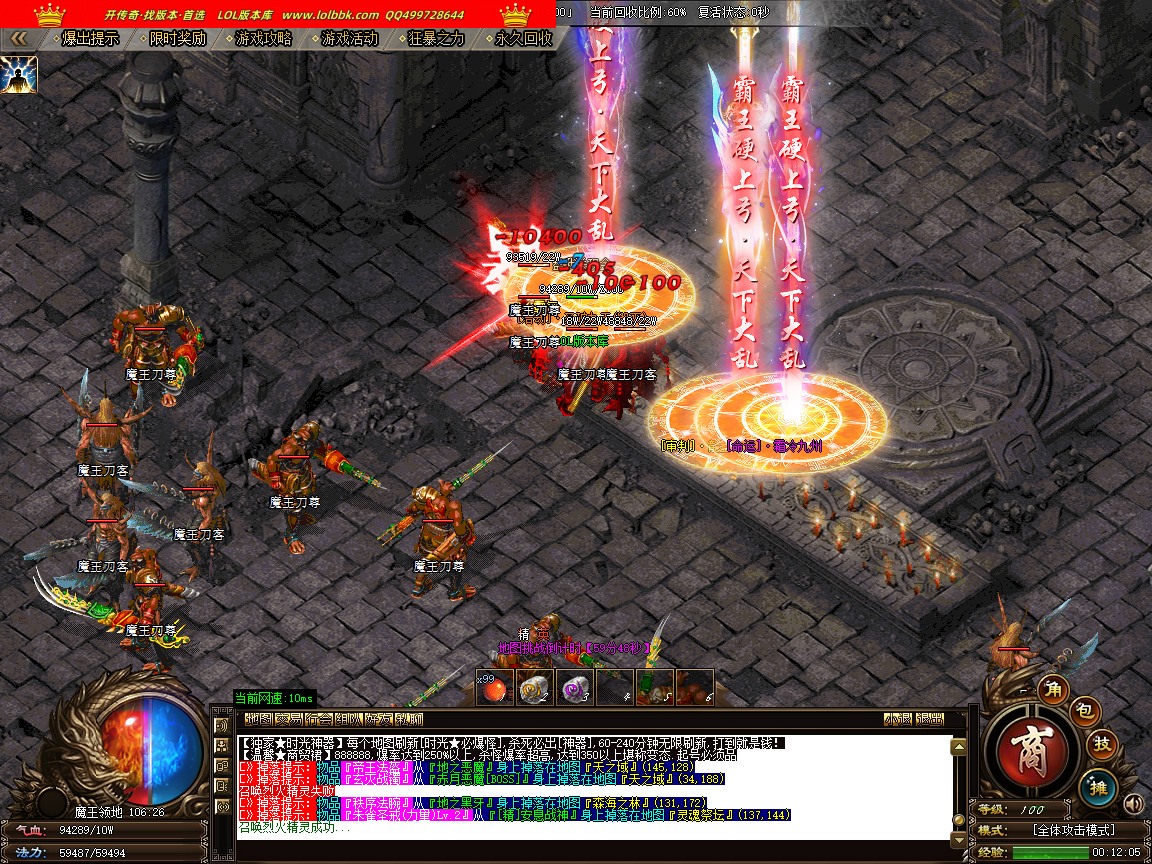This screenshot has height=864, width=1152.
Task: Open the 游戏活动 events menu
Action: point(350,39)
